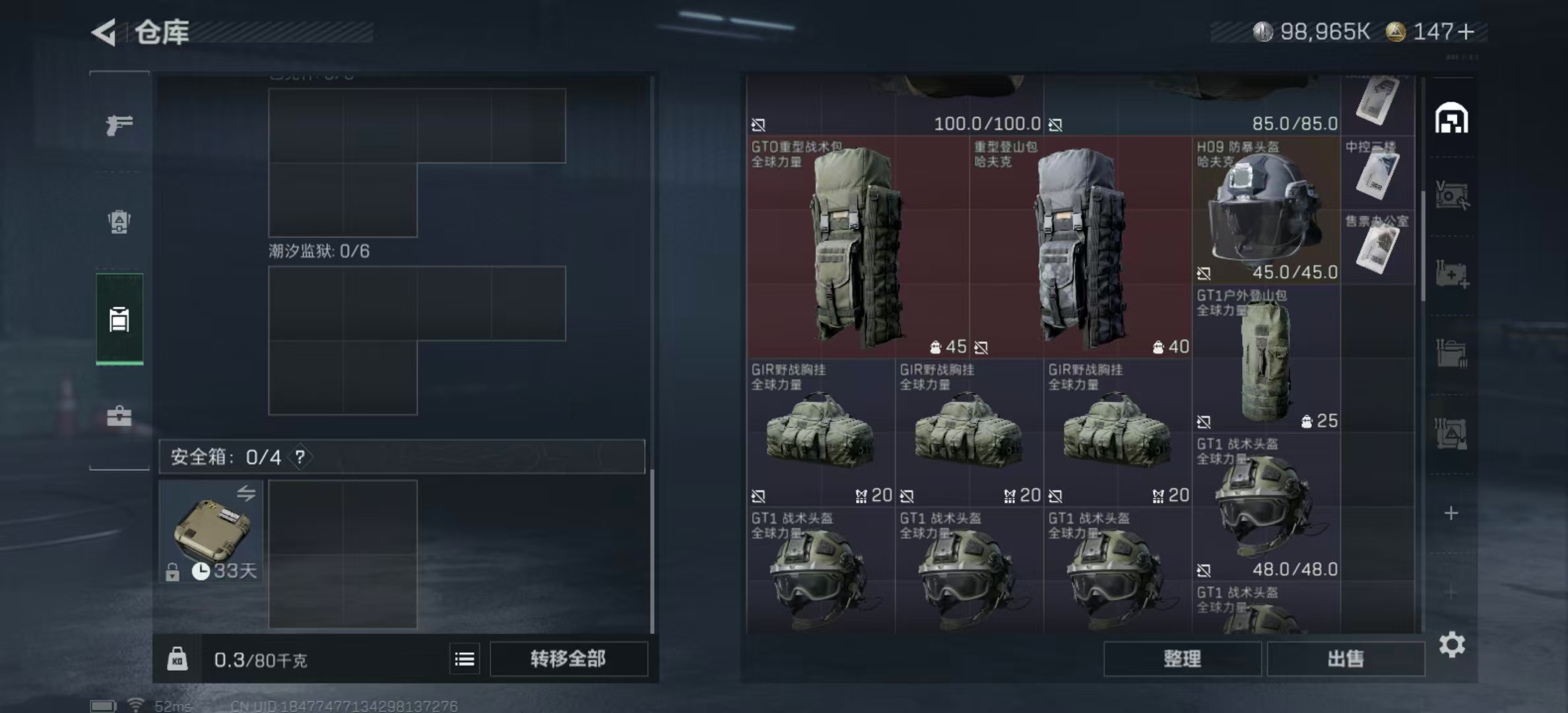Open the 出售 sell option
This screenshot has width=1568, height=713.
click(x=1346, y=659)
